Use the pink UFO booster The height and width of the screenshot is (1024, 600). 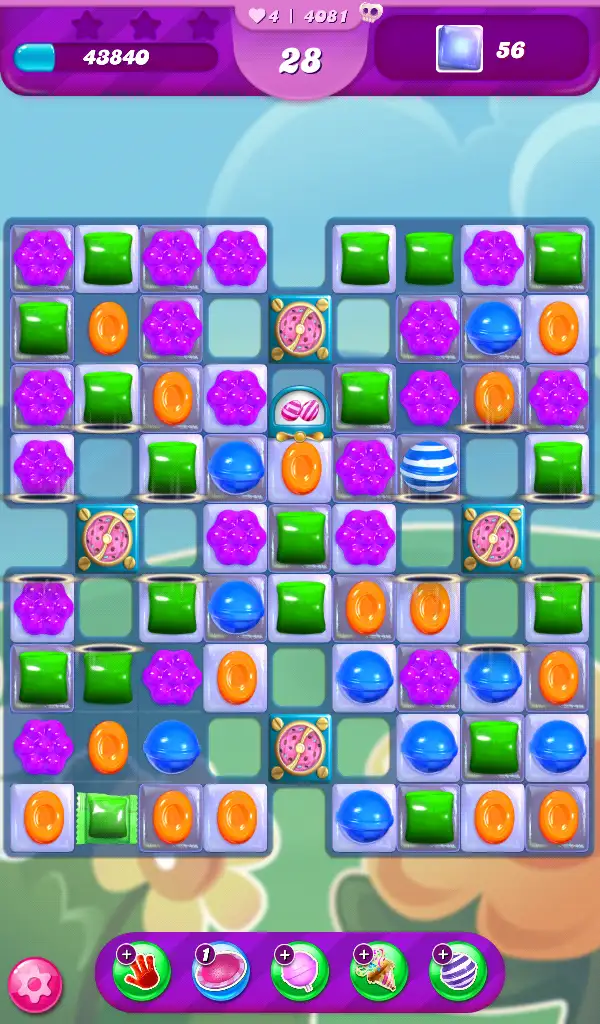[221, 971]
